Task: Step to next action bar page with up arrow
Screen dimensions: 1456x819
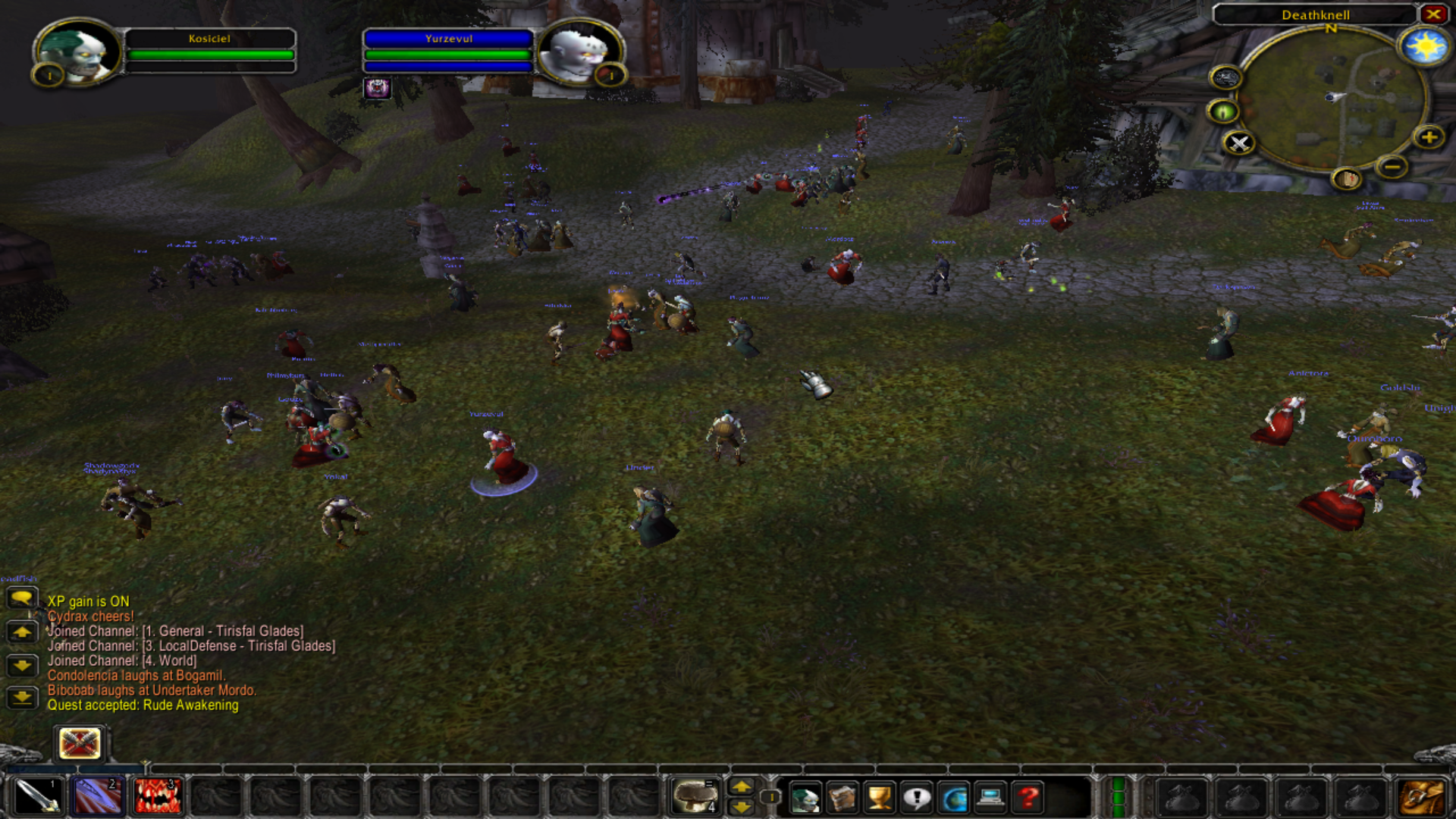Action: click(742, 787)
